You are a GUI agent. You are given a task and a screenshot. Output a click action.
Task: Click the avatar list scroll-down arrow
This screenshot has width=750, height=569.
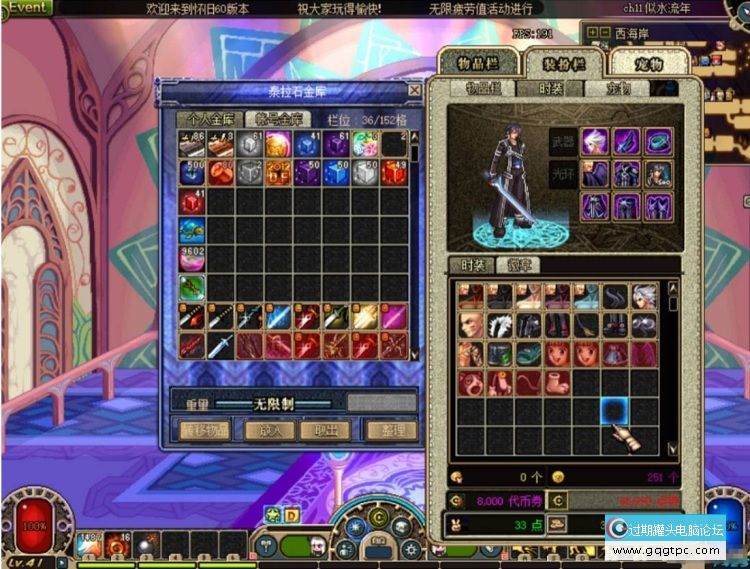click(672, 448)
